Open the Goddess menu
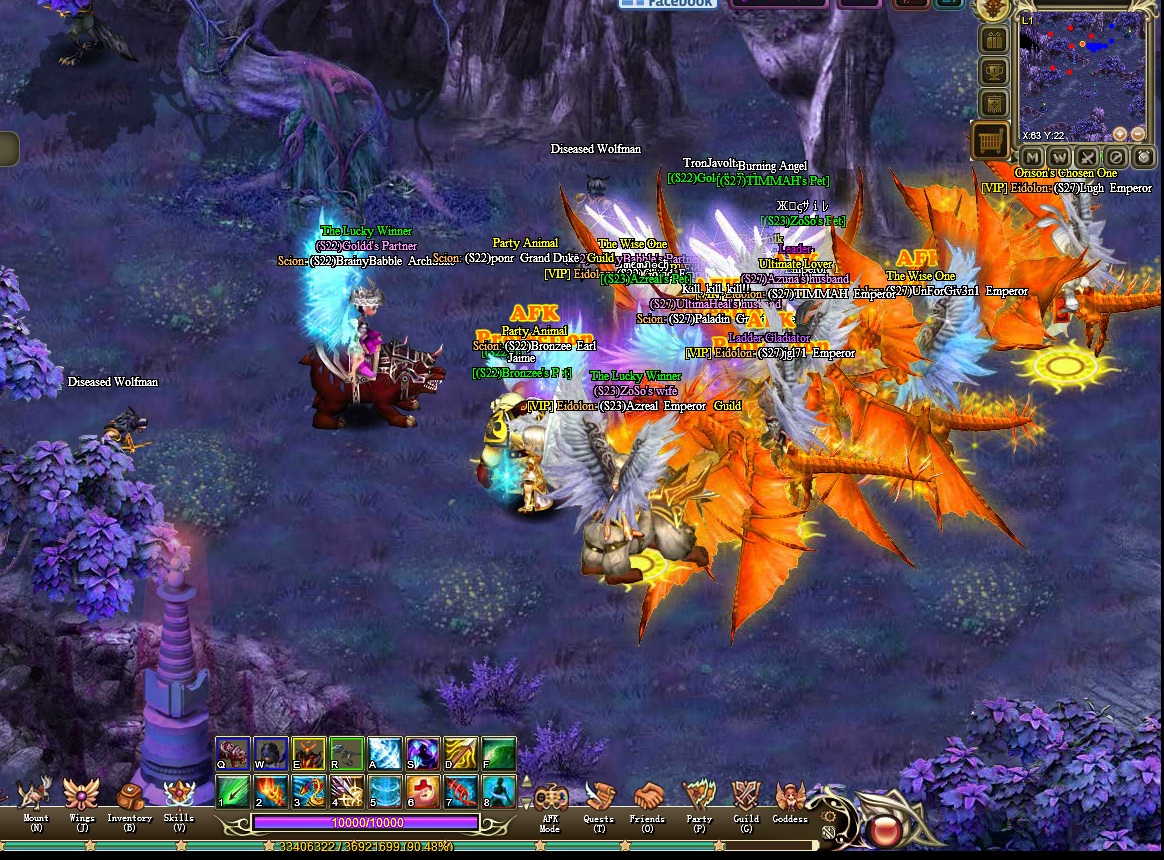The image size is (1164, 860). click(790, 799)
